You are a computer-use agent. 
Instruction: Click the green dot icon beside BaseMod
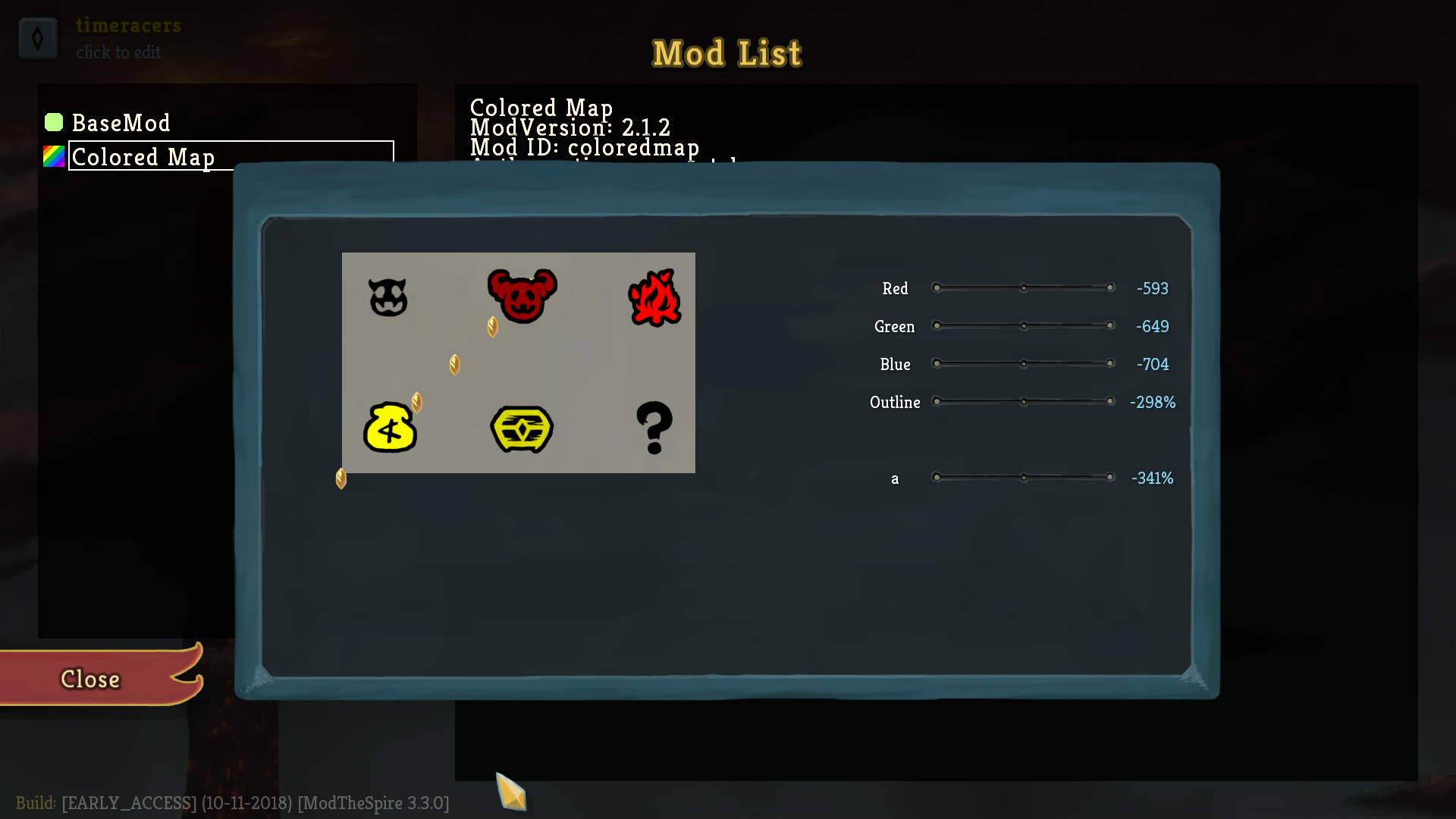coord(53,122)
